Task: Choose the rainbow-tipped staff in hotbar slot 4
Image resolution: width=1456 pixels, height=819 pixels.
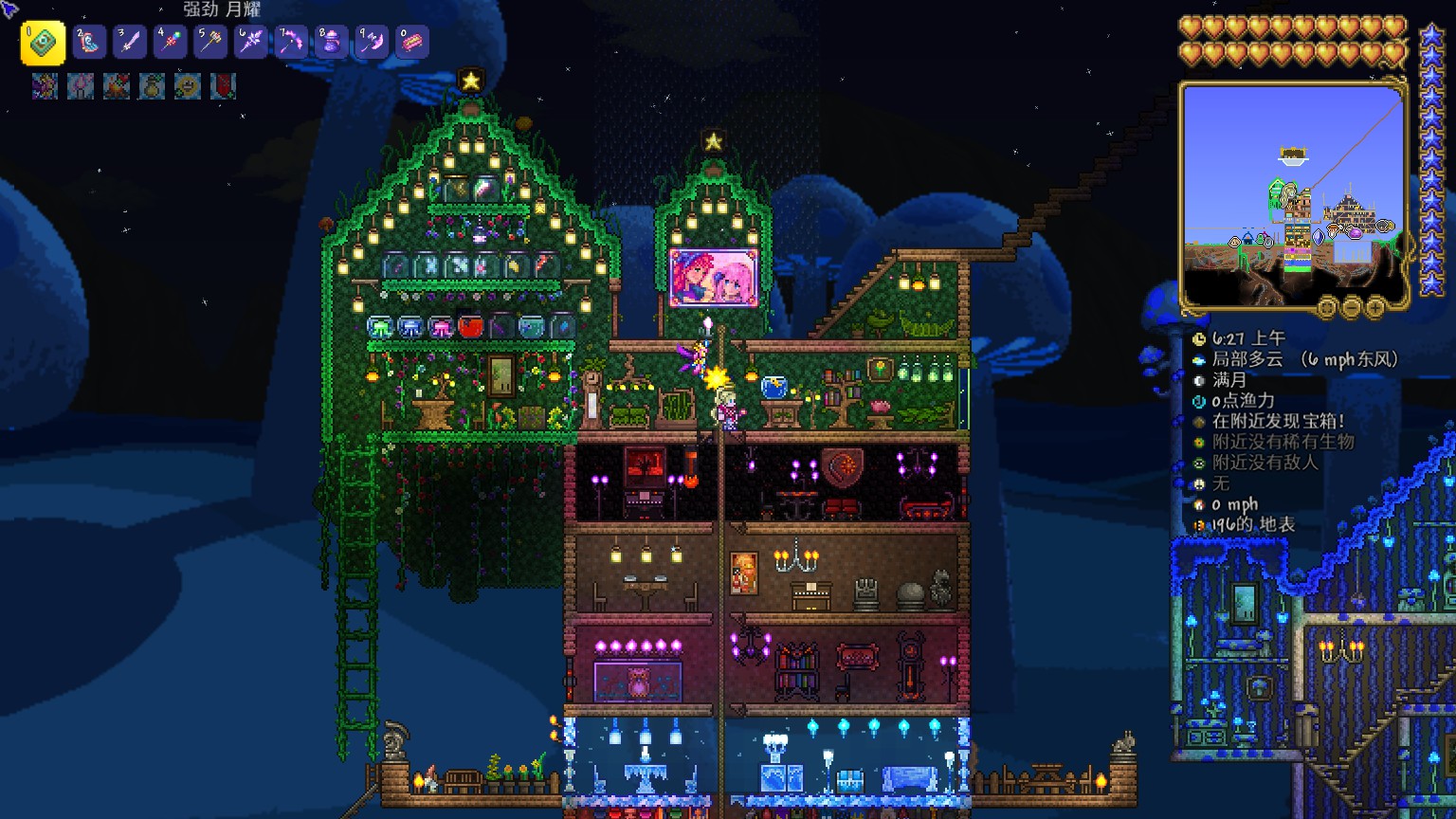Action: pos(170,43)
